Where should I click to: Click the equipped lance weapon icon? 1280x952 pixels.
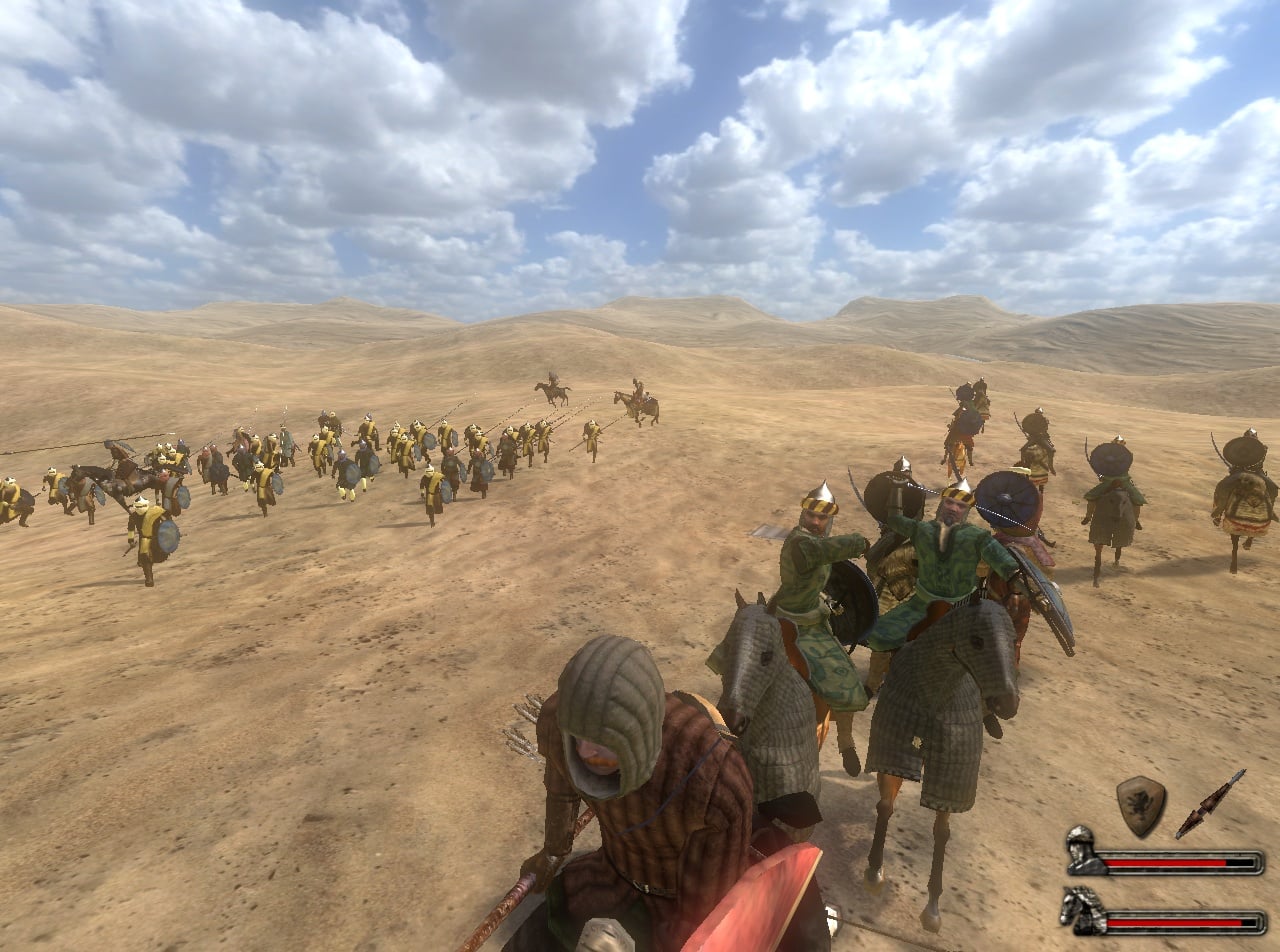pos(1210,803)
